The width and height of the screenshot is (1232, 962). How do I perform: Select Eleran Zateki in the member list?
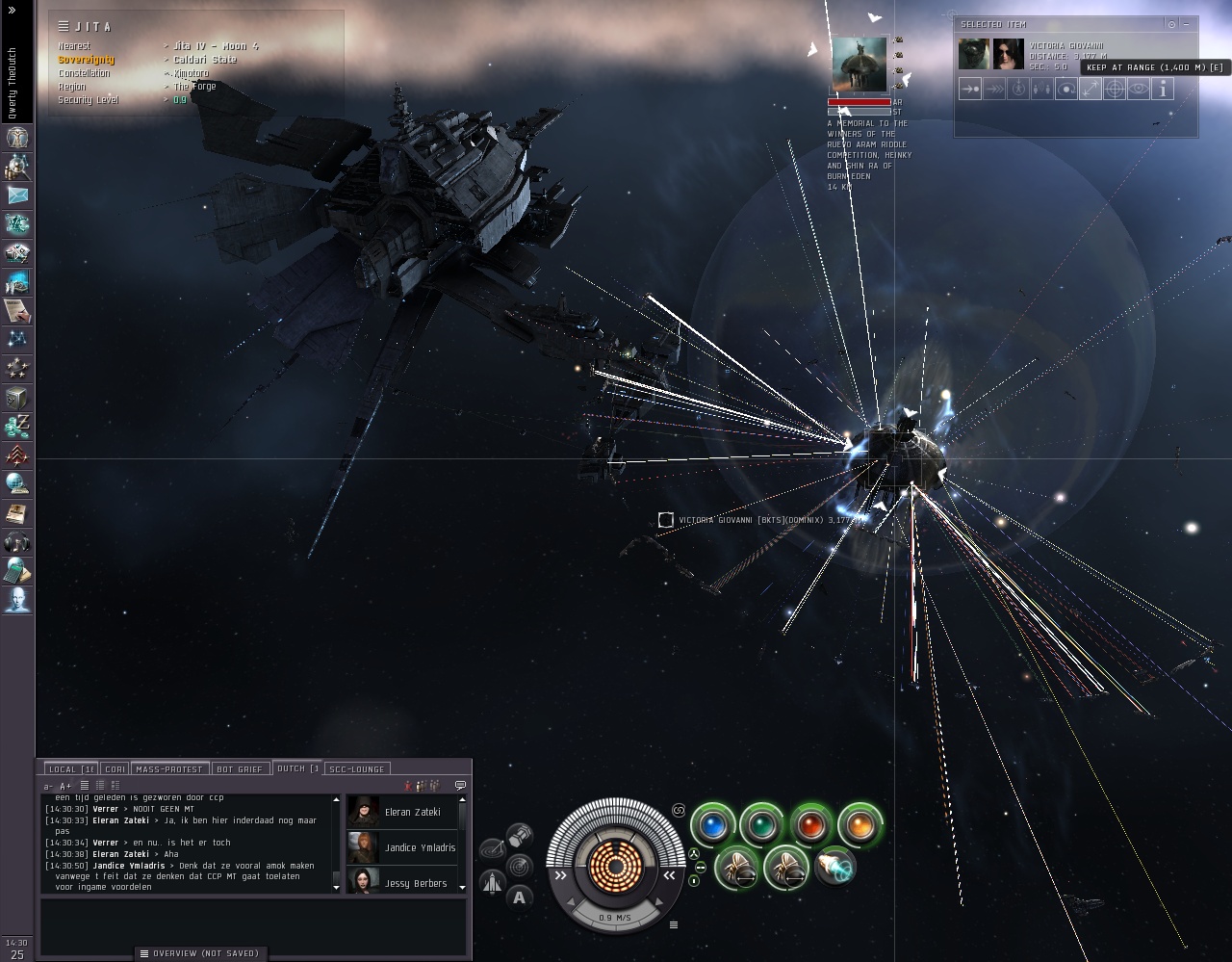coord(404,812)
